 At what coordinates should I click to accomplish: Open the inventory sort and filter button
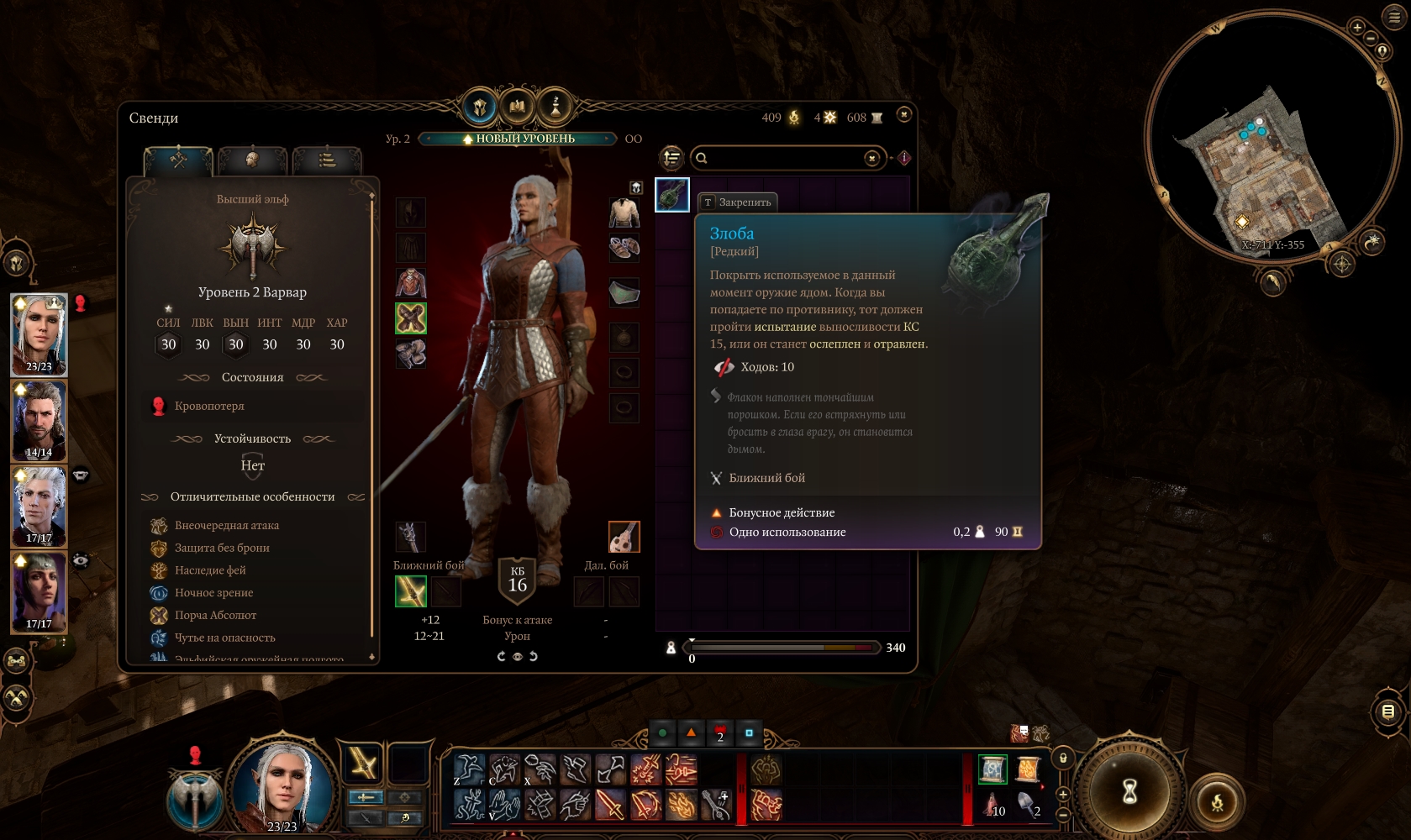(671, 158)
